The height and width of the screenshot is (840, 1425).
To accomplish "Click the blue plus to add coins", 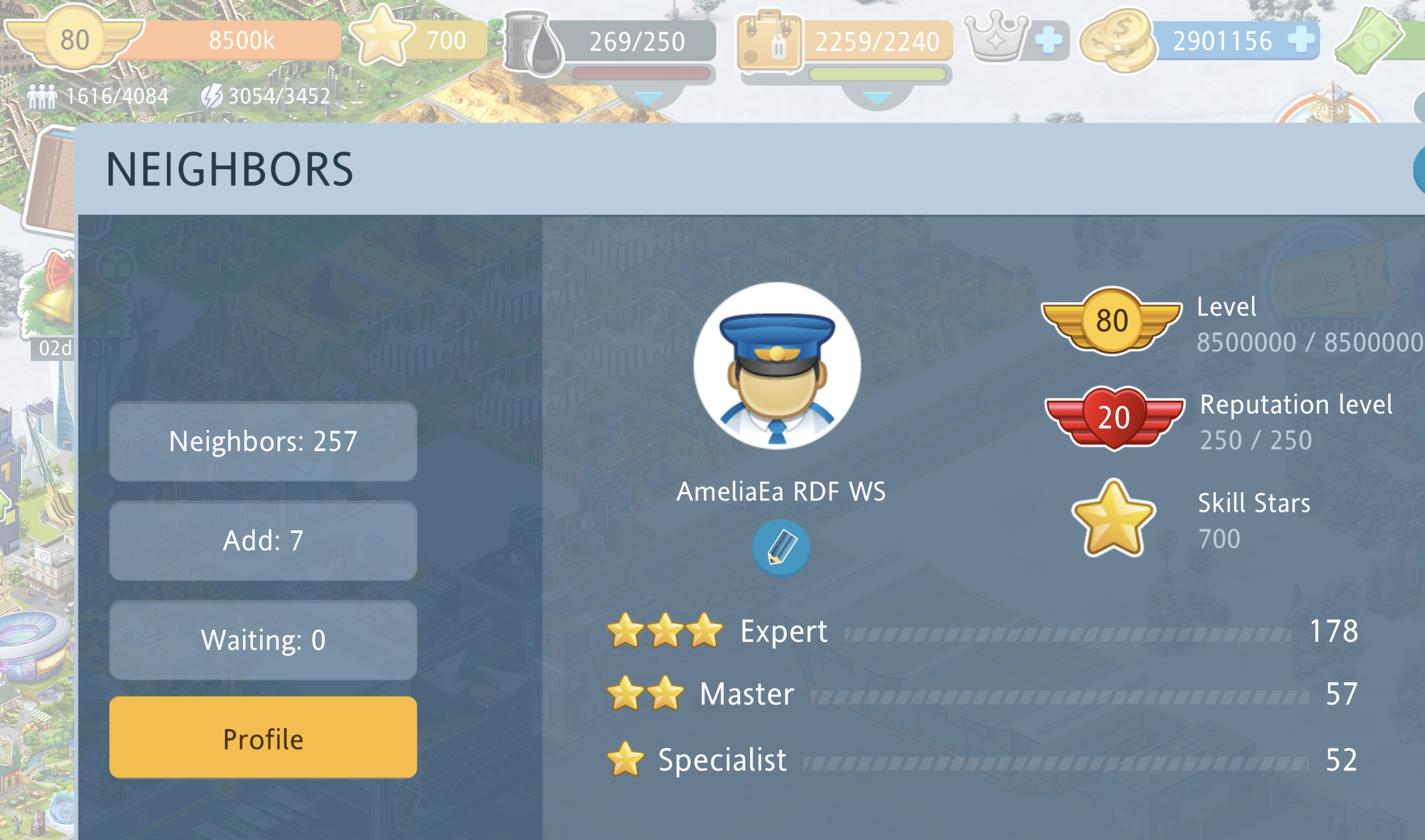I will [1301, 40].
